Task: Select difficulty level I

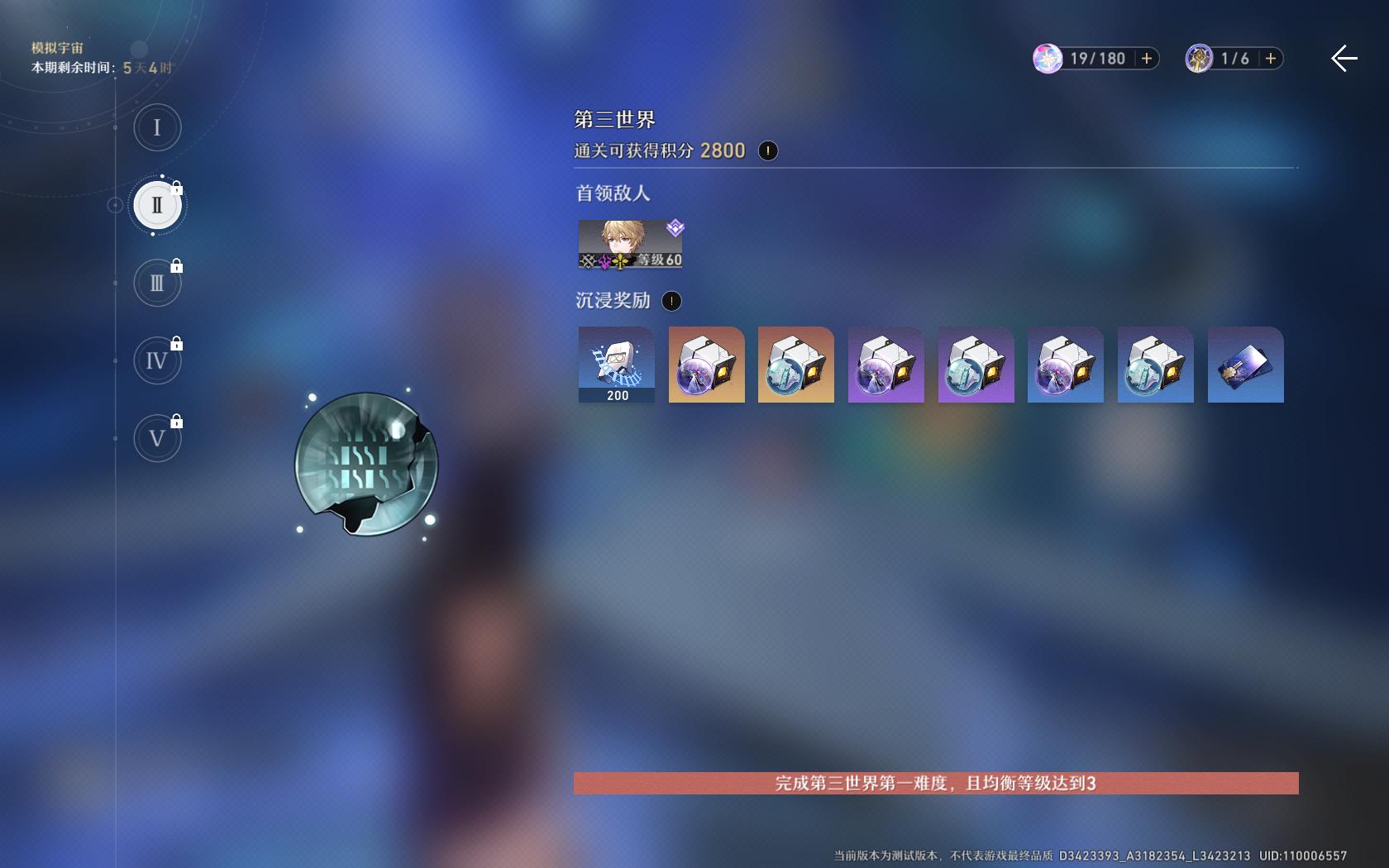Action: pos(157,127)
